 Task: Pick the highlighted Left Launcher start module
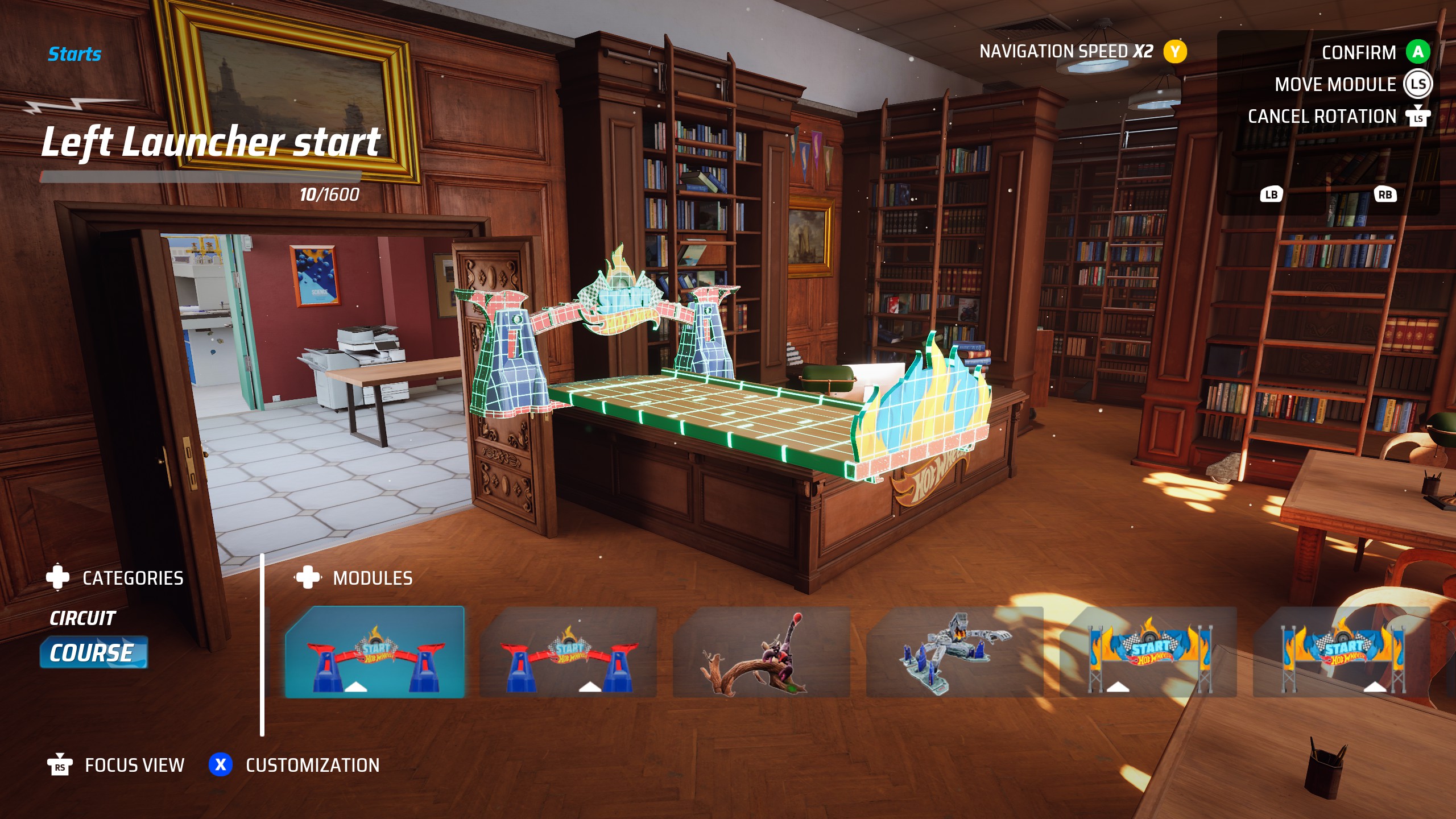[375, 652]
